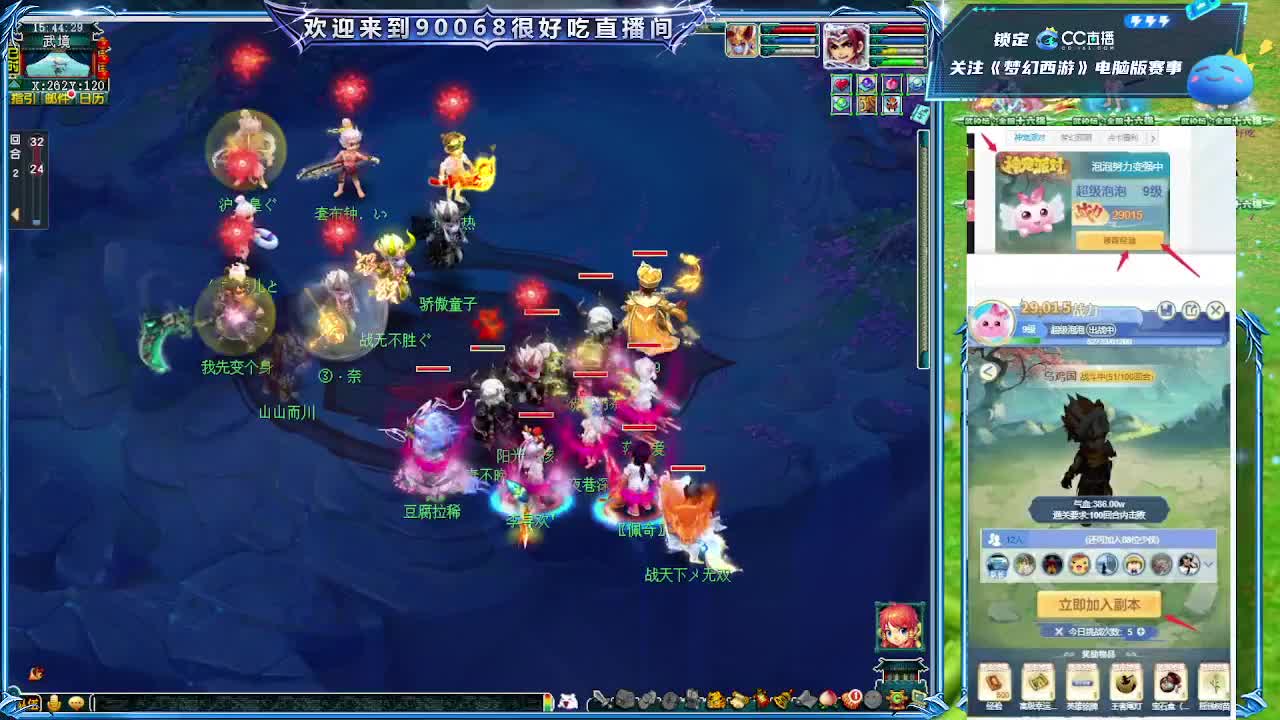Viewport: 1280px width, 720px height.
Task: Click the heart skill icon below the character portraits
Action: click(x=841, y=84)
